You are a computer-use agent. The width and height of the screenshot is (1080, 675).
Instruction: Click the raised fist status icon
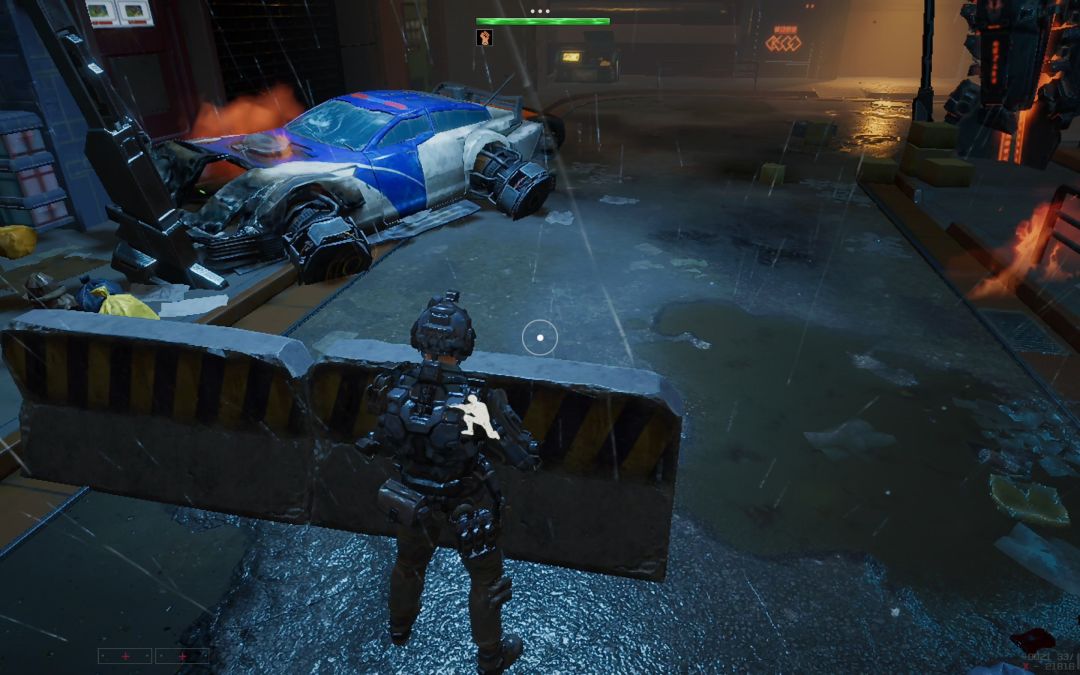(x=484, y=38)
